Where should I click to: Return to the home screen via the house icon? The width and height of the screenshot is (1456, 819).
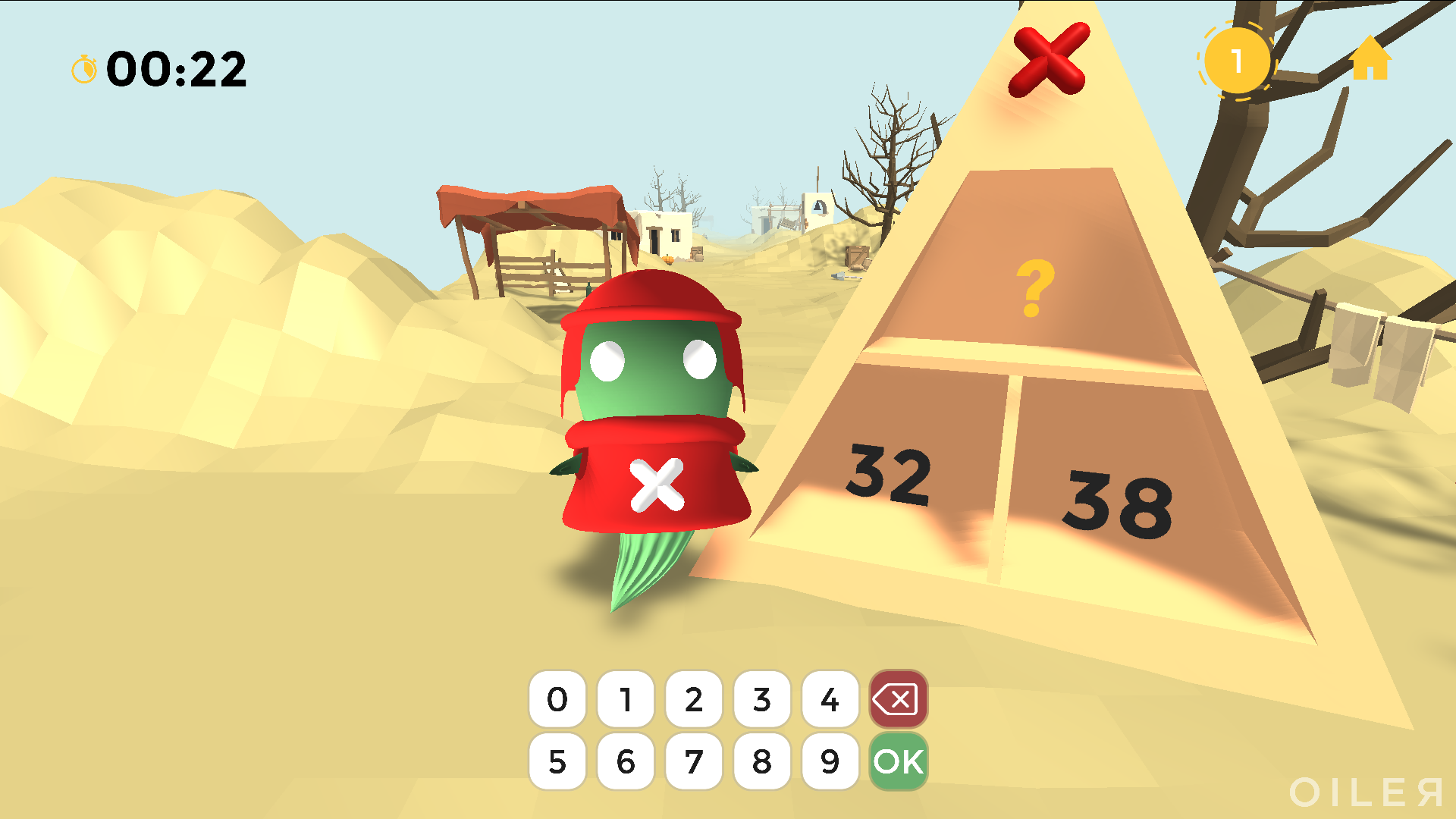point(1370,58)
